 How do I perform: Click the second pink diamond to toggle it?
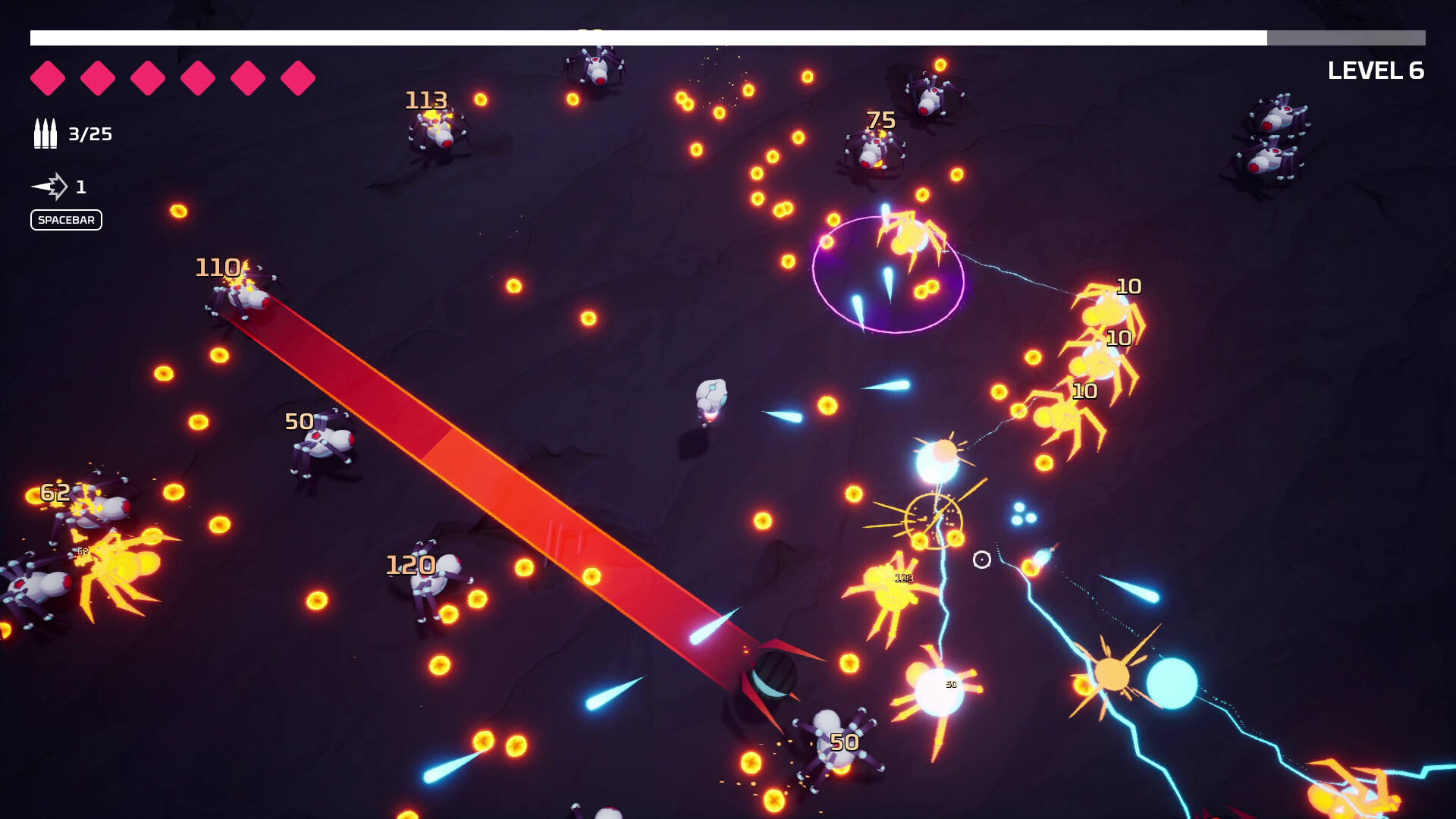click(x=98, y=76)
